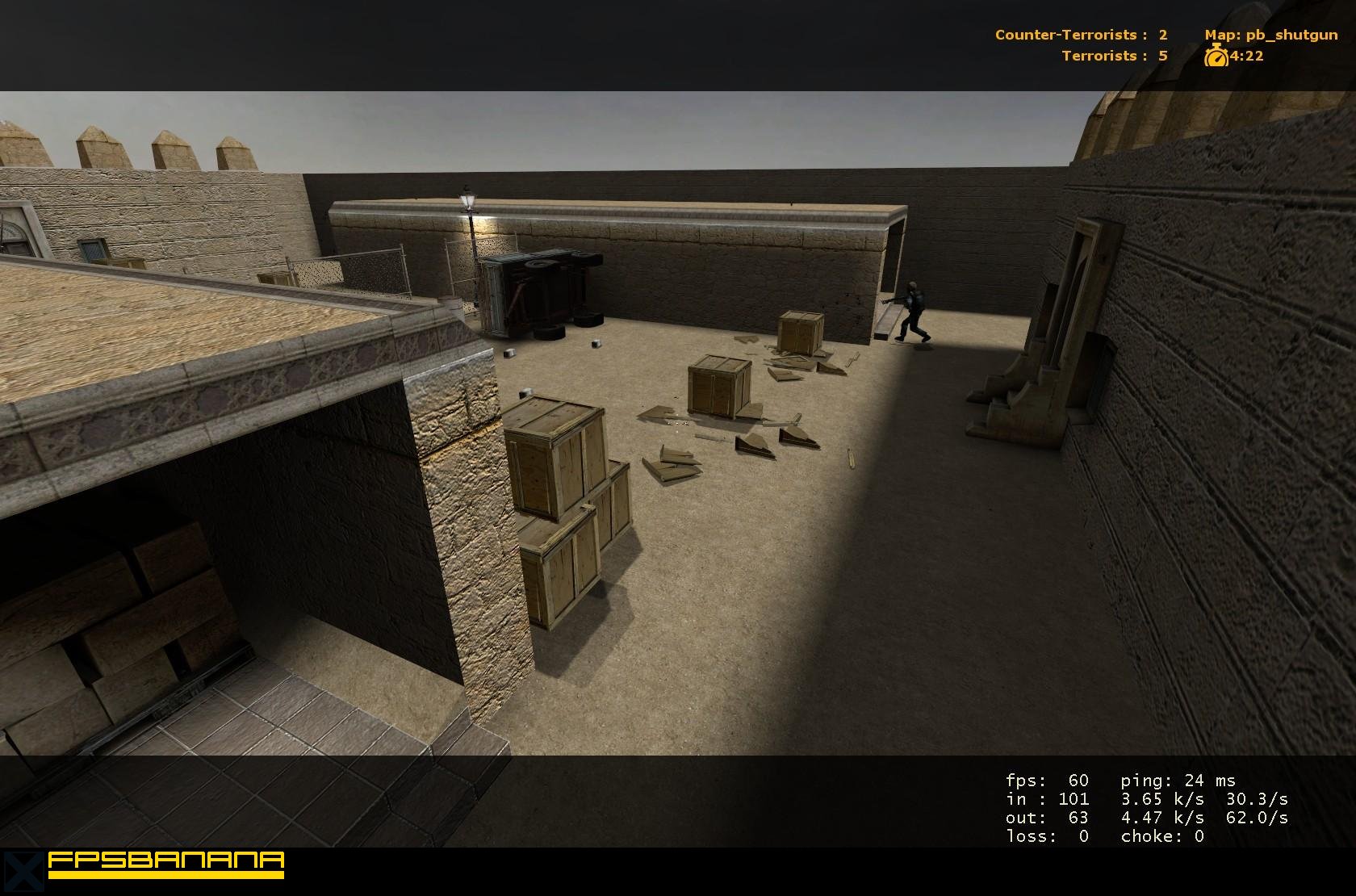Click the single crate near the far wall

(x=799, y=331)
